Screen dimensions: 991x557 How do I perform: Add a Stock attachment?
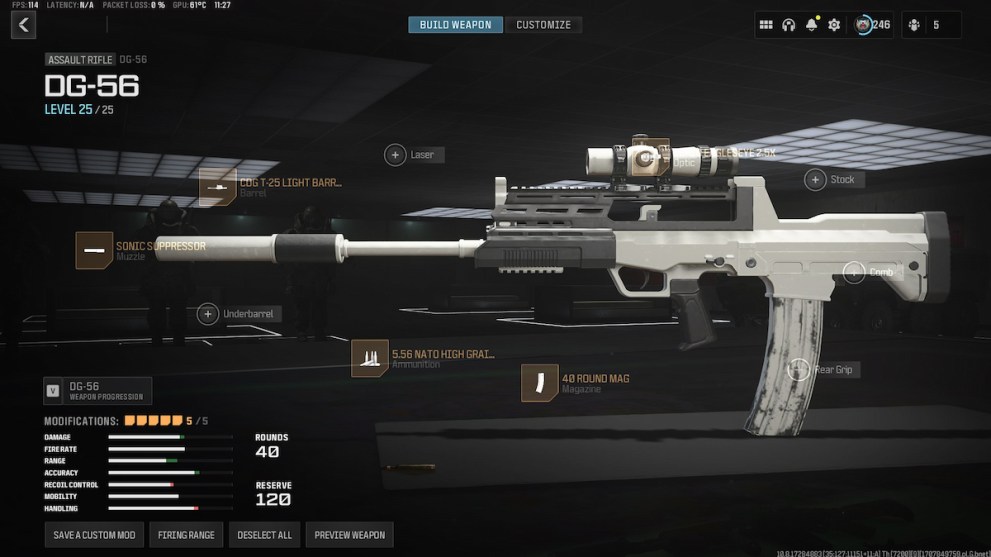816,179
